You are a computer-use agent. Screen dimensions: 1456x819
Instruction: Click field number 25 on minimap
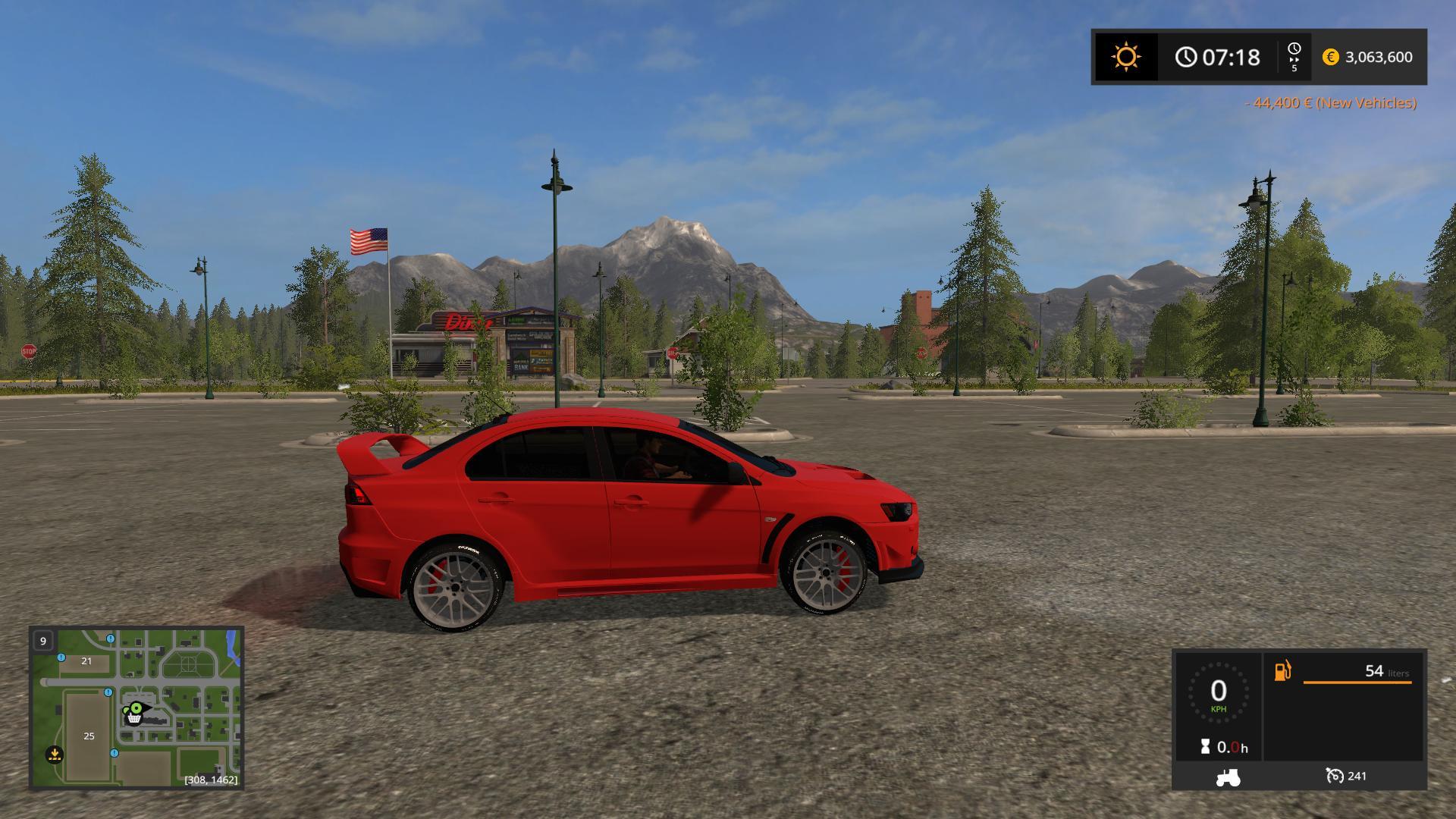(89, 736)
